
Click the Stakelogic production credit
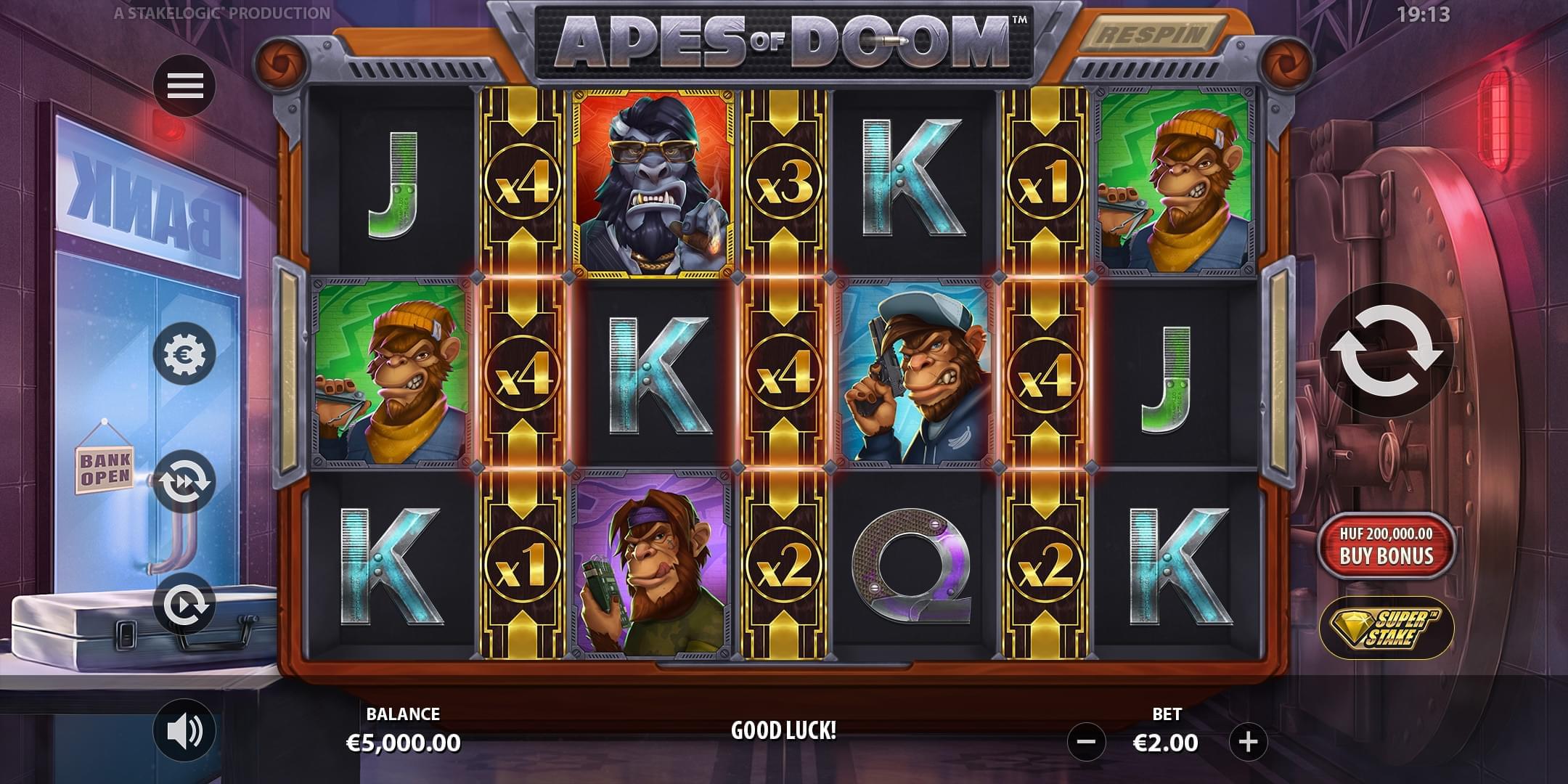pos(218,12)
